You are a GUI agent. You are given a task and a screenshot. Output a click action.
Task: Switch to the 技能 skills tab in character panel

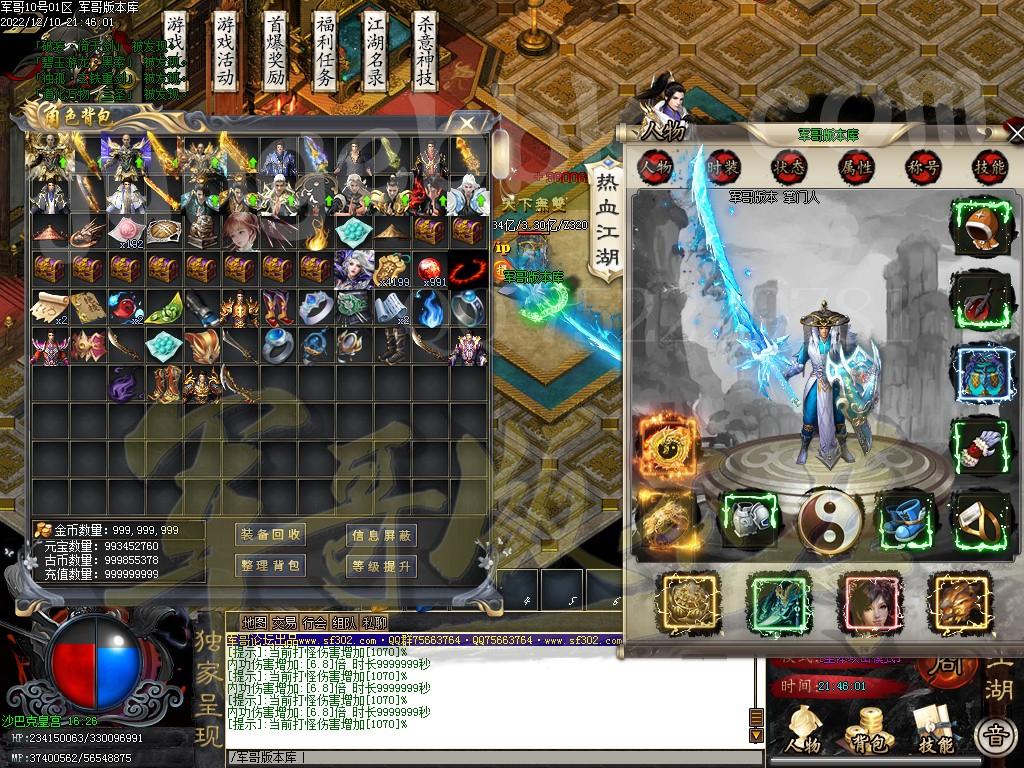[x=988, y=167]
